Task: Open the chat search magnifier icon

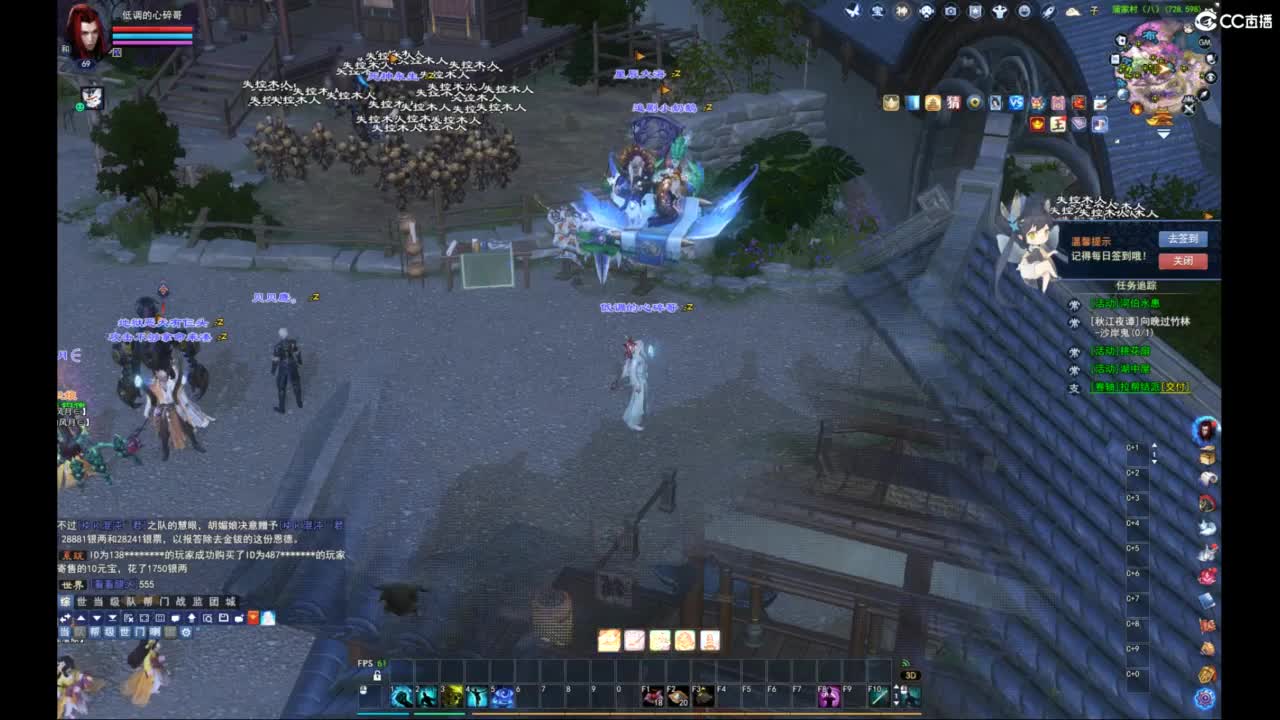Action: tap(208, 618)
